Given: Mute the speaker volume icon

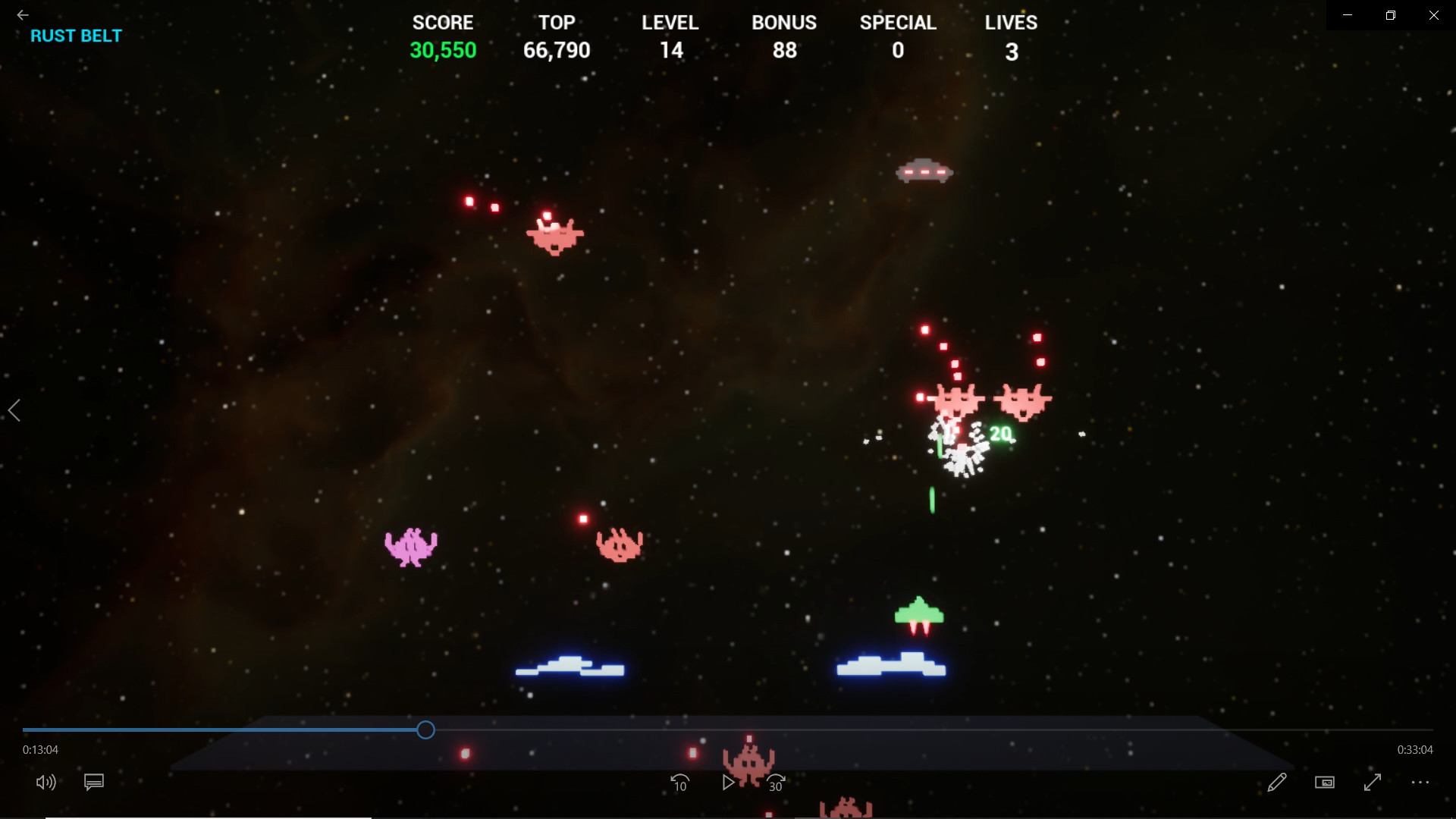Looking at the screenshot, I should [45, 783].
